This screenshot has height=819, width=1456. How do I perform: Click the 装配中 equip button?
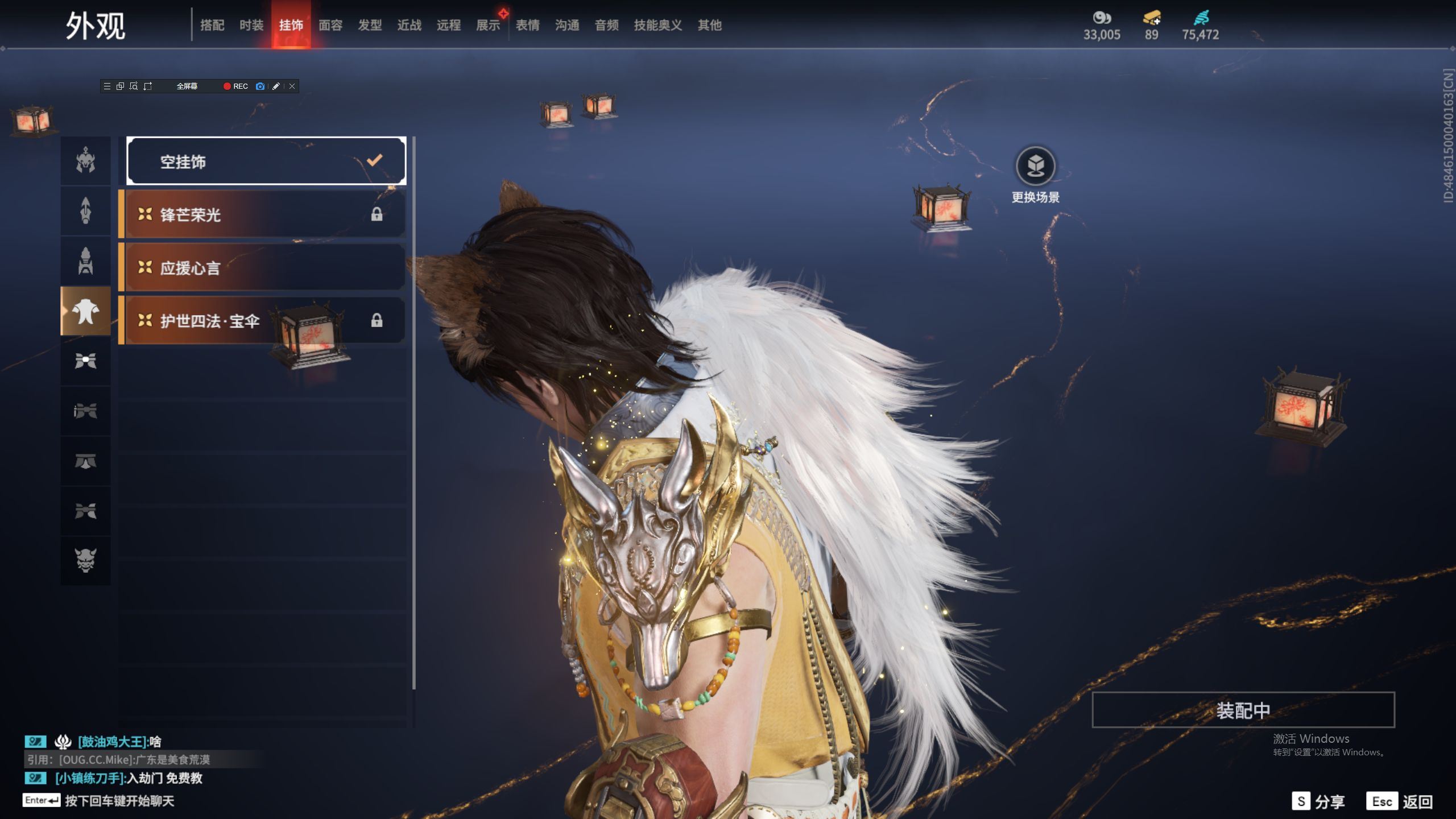(x=1243, y=710)
